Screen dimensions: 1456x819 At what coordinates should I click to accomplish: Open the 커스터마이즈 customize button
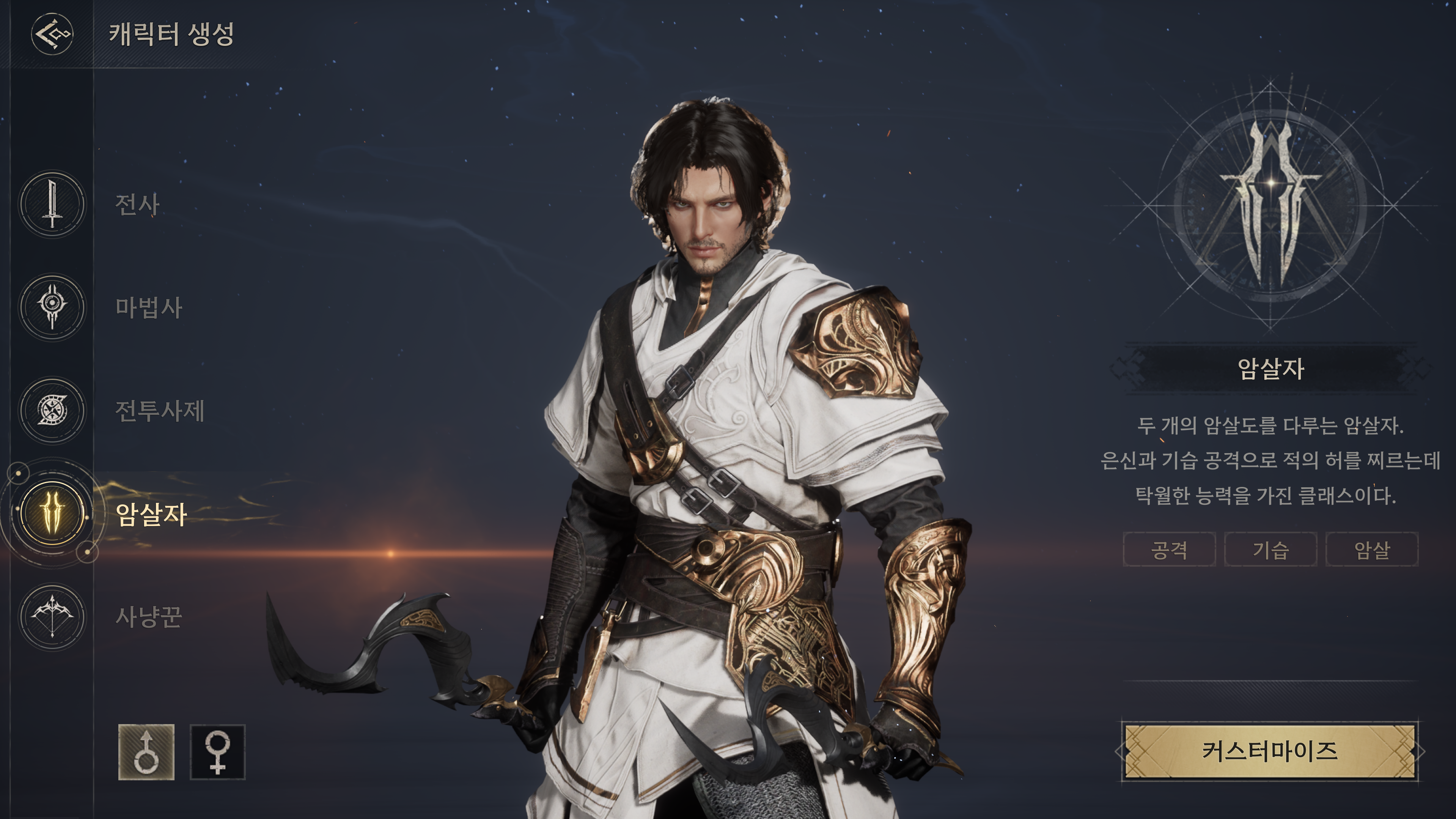1269,751
